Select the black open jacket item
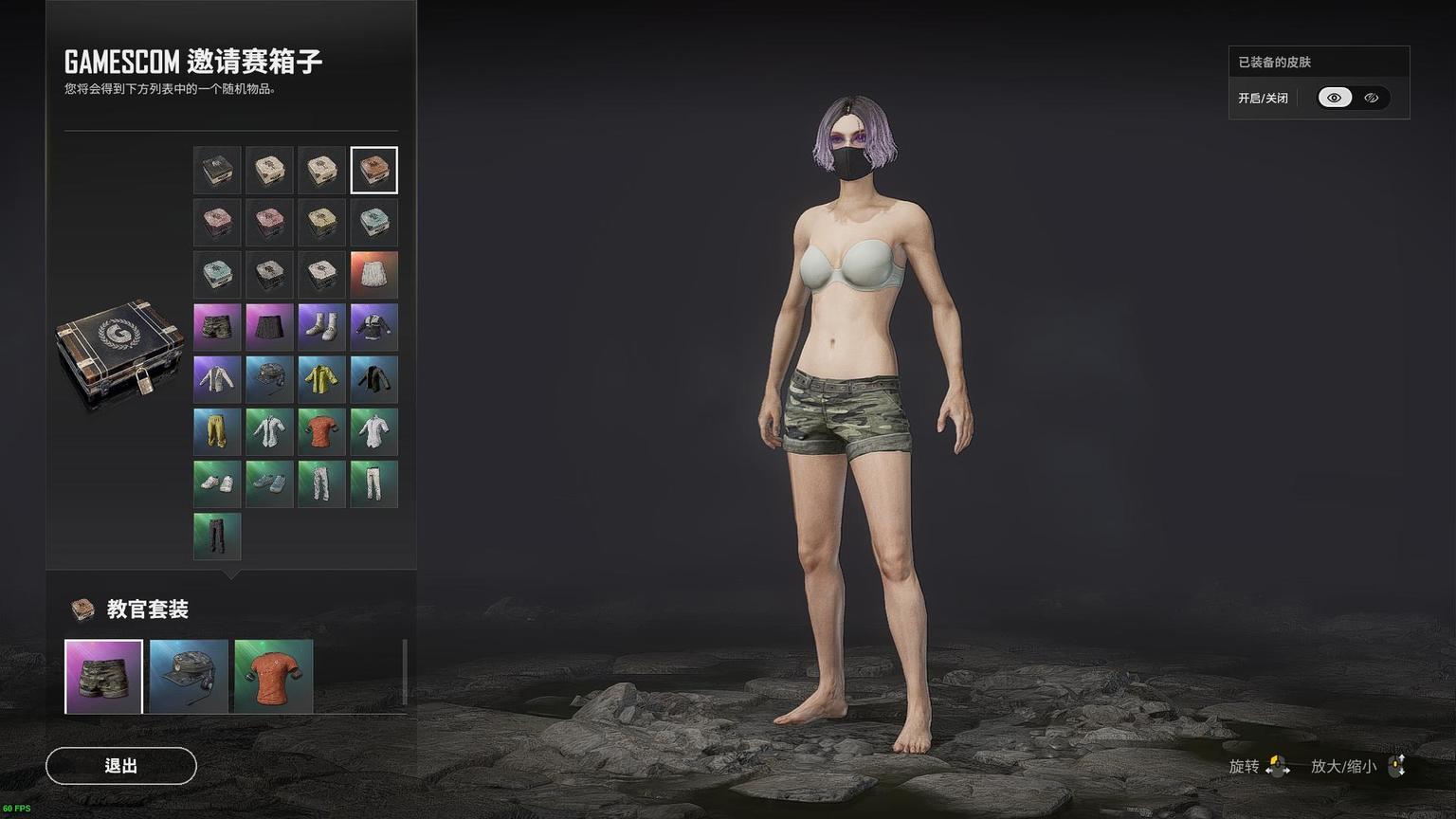The width and height of the screenshot is (1456, 819). click(x=373, y=379)
